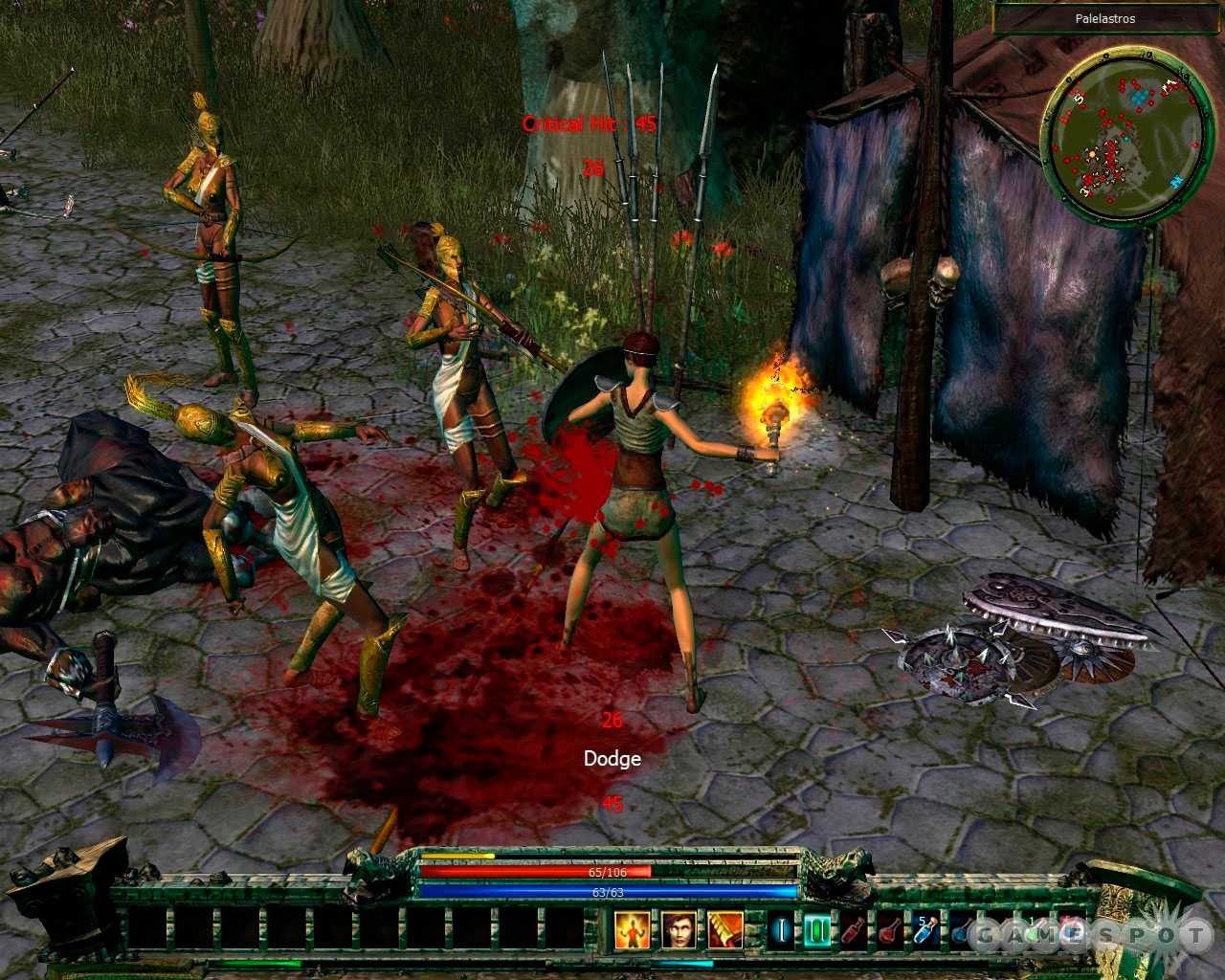Image resolution: width=1225 pixels, height=980 pixels.
Task: Select the blue vertical bar slot
Action: tap(780, 930)
